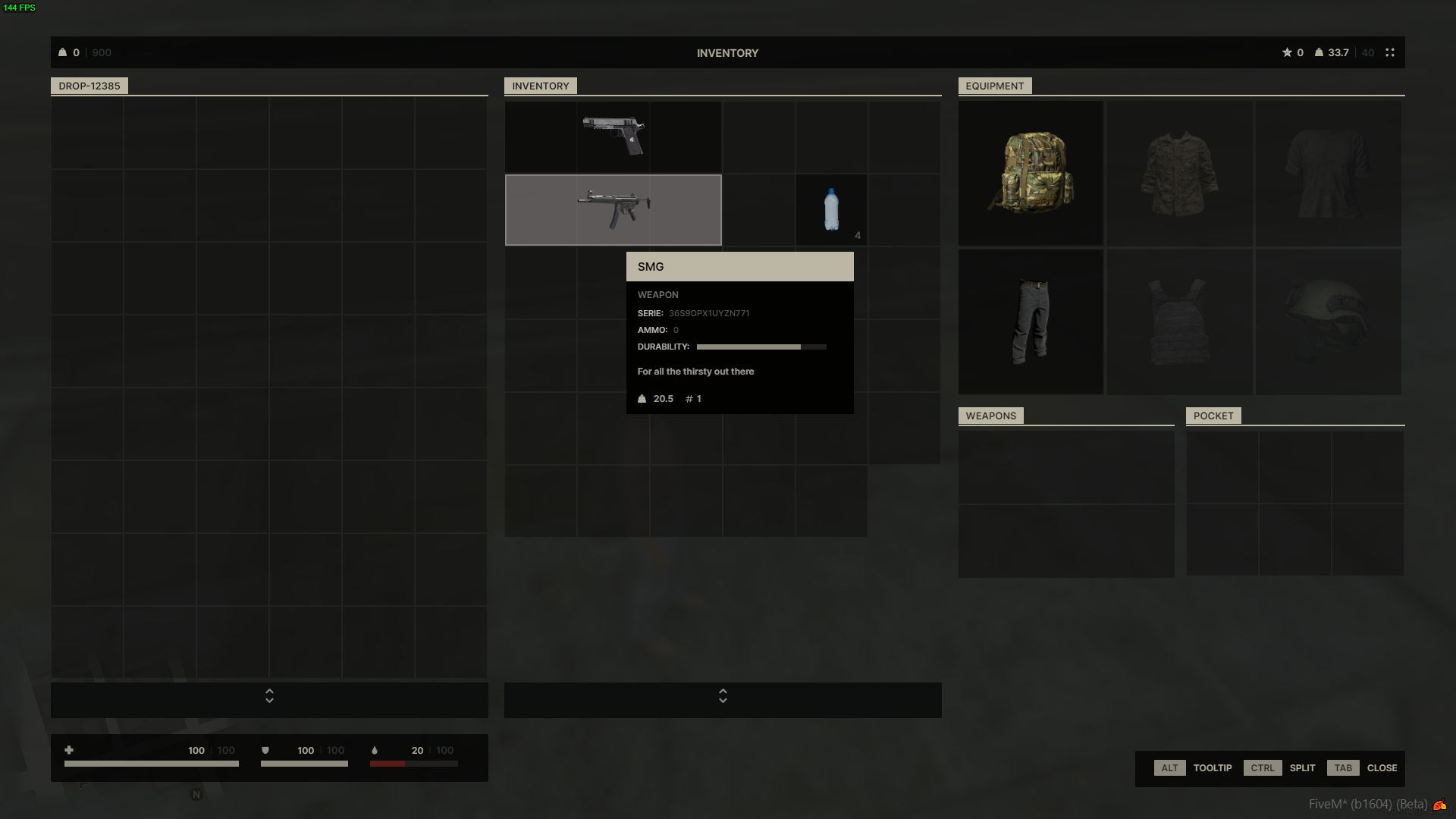The height and width of the screenshot is (819, 1456).
Task: Click the TOOLTIP button near ALT
Action: click(x=1213, y=767)
